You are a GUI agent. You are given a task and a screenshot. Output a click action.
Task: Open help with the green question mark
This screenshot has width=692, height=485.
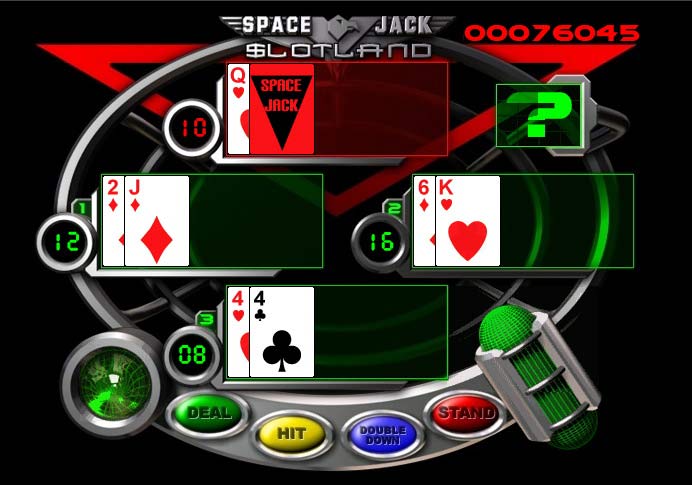point(536,113)
